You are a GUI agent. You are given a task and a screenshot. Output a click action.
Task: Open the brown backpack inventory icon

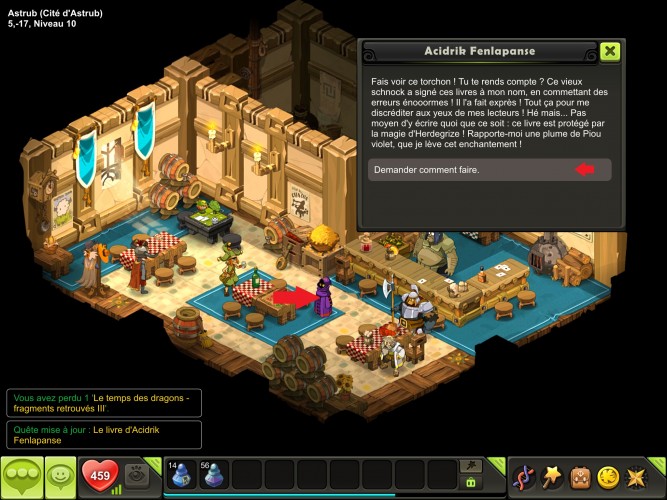(x=579, y=477)
